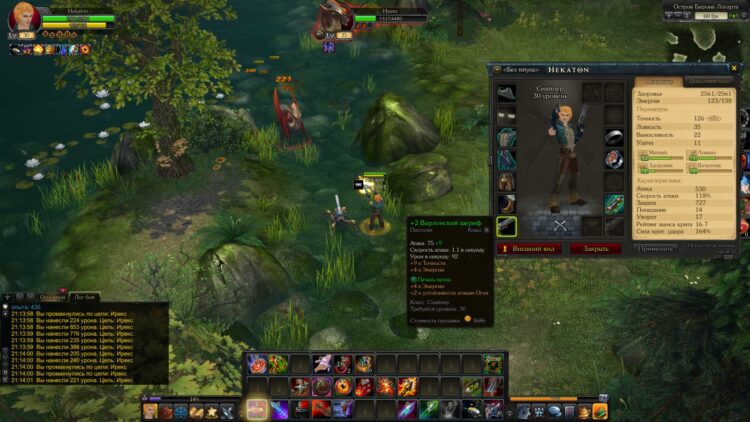This screenshot has width=750, height=422.
Task: Switch to the Основной chat tab
Action: tap(53, 297)
